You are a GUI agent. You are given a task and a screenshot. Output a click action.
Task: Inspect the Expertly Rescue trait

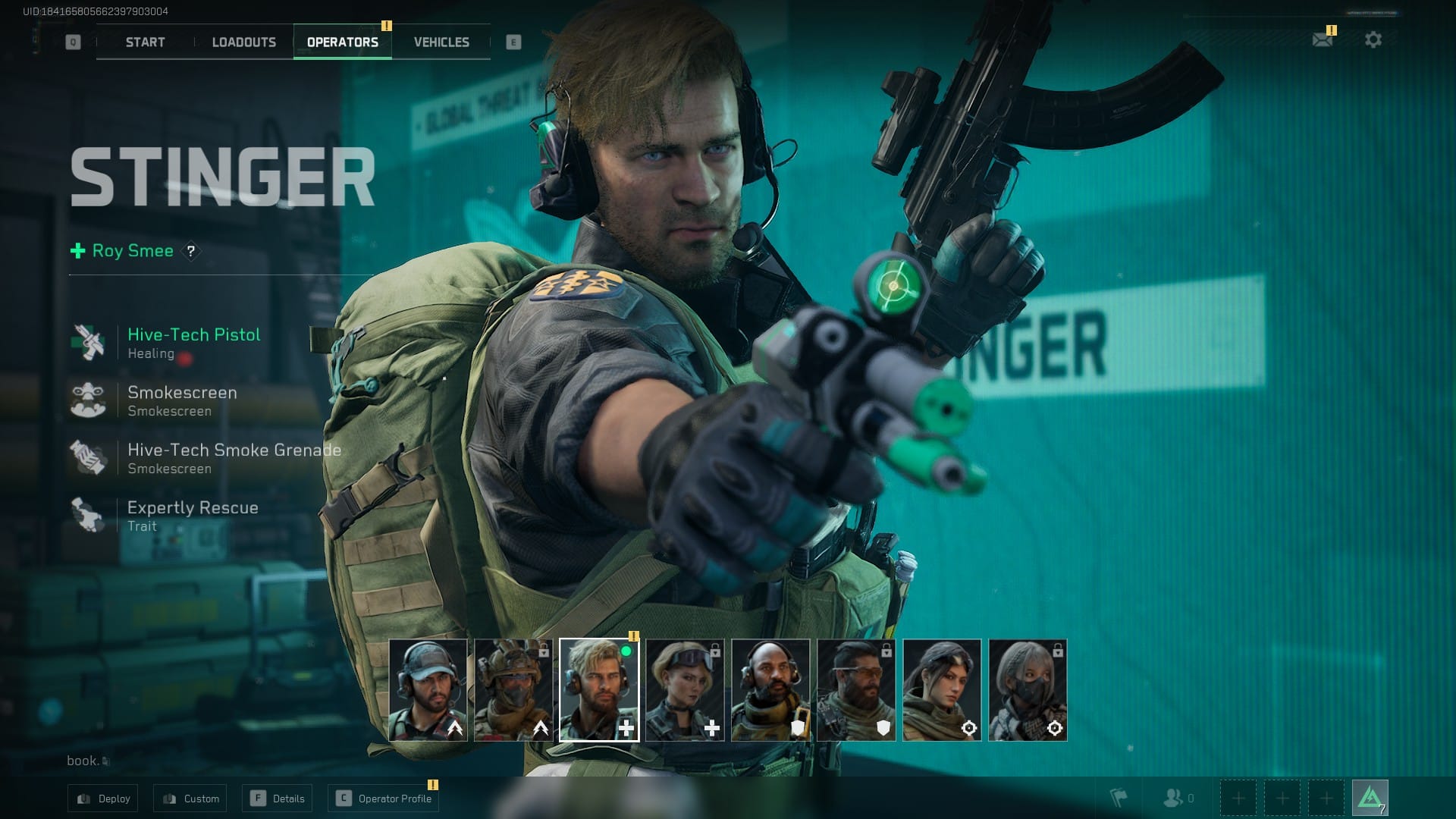pyautogui.click(x=193, y=515)
